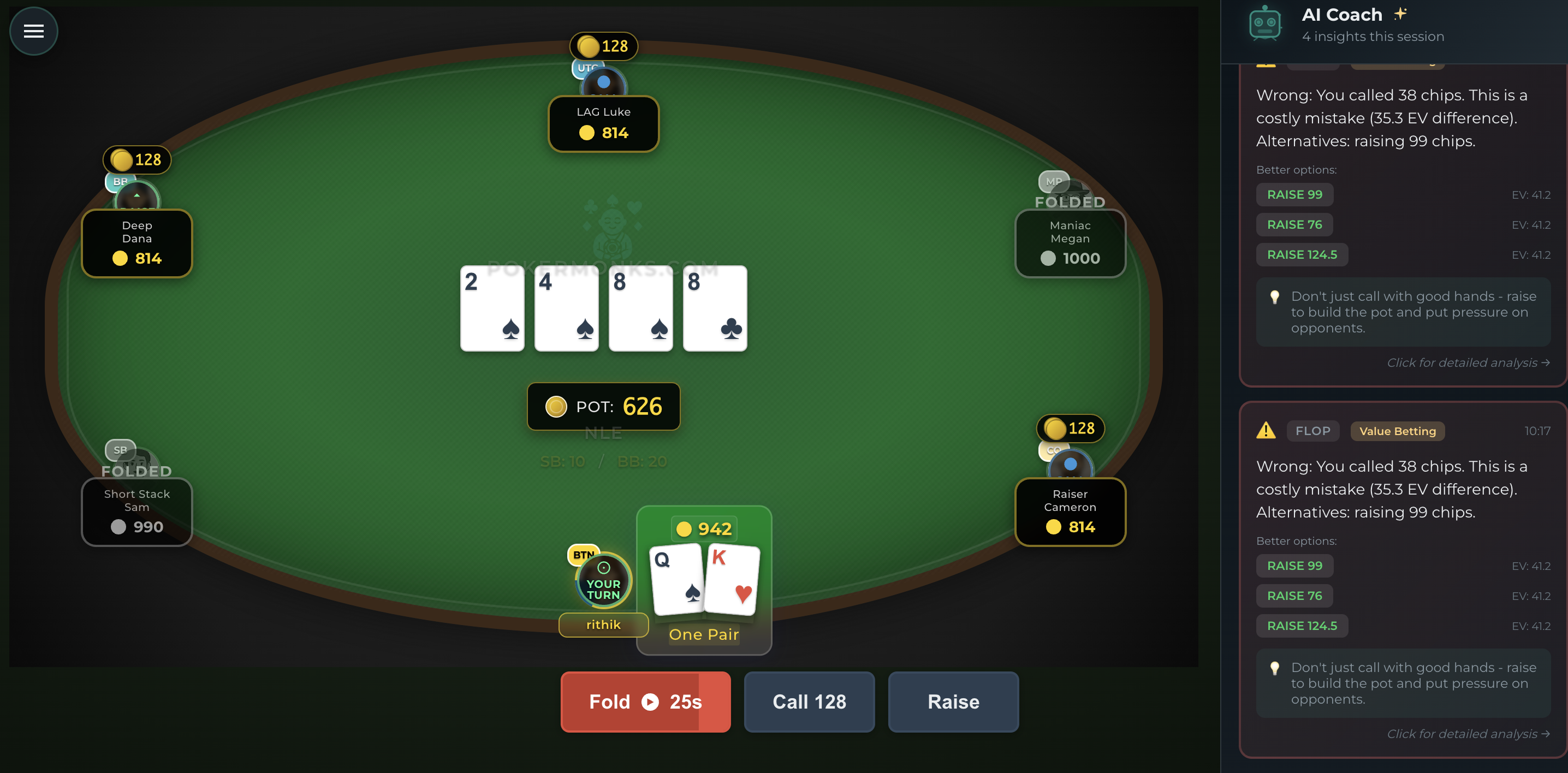Click the Value Betting tag
This screenshot has width=1568, height=773.
point(1398,431)
